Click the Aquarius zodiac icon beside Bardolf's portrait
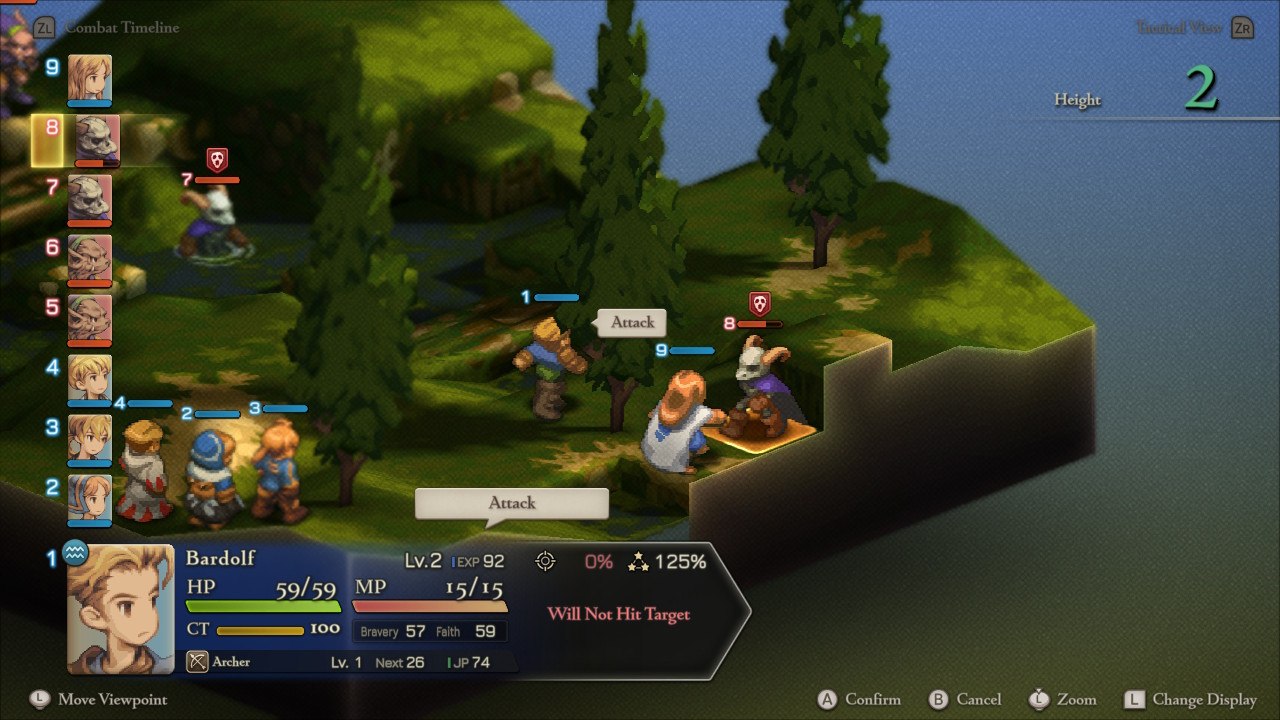This screenshot has height=720, width=1280. coord(75,552)
